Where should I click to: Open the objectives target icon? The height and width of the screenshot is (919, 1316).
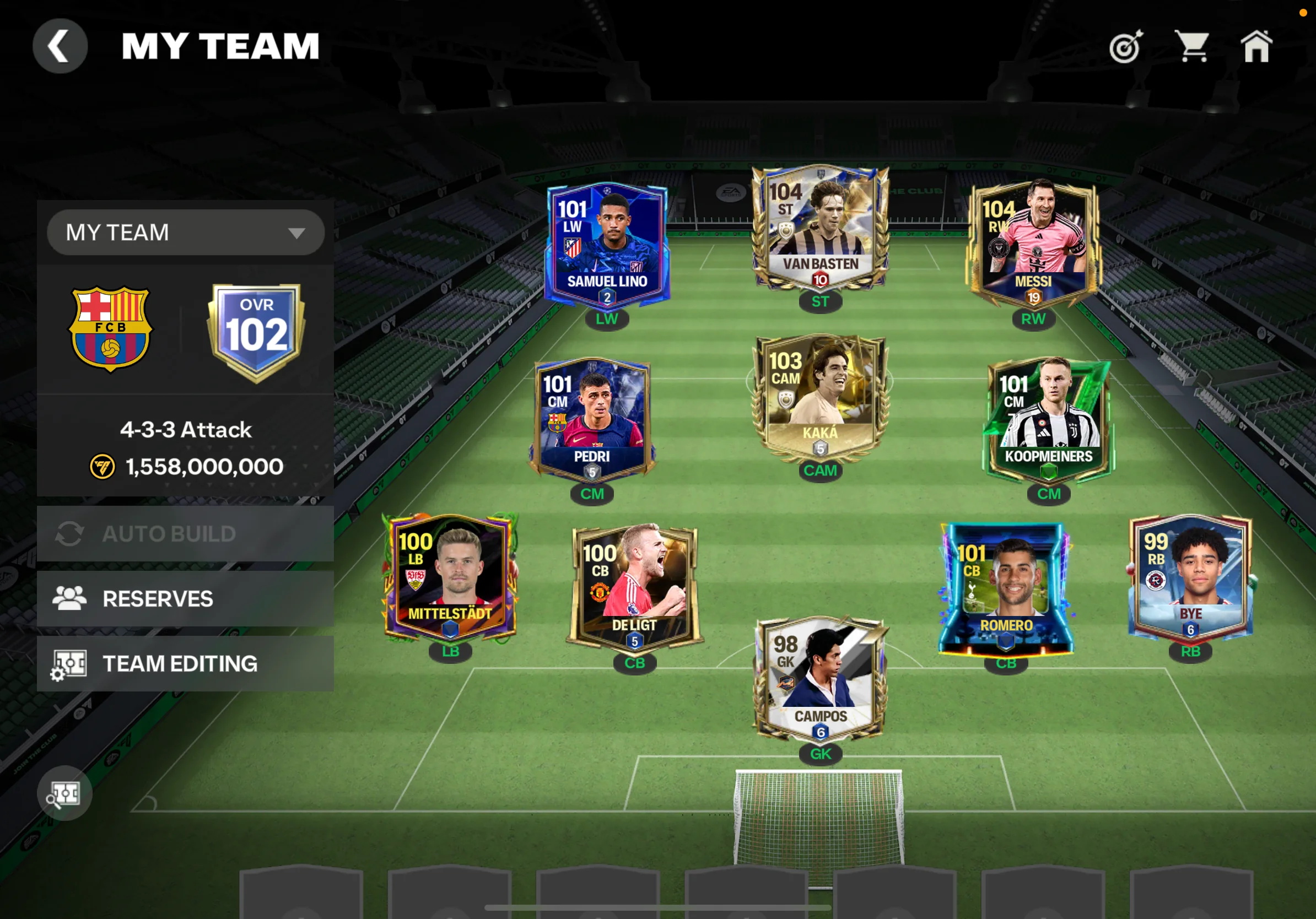tap(1126, 46)
